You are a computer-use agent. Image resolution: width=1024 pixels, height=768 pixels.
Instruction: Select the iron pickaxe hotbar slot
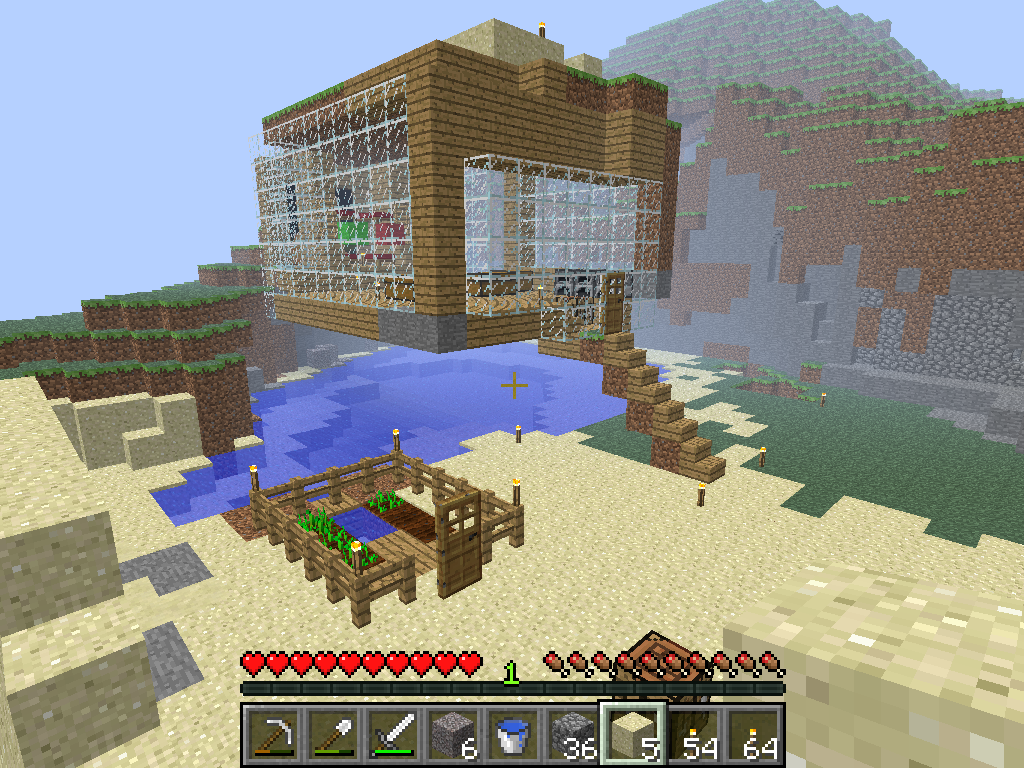point(273,734)
